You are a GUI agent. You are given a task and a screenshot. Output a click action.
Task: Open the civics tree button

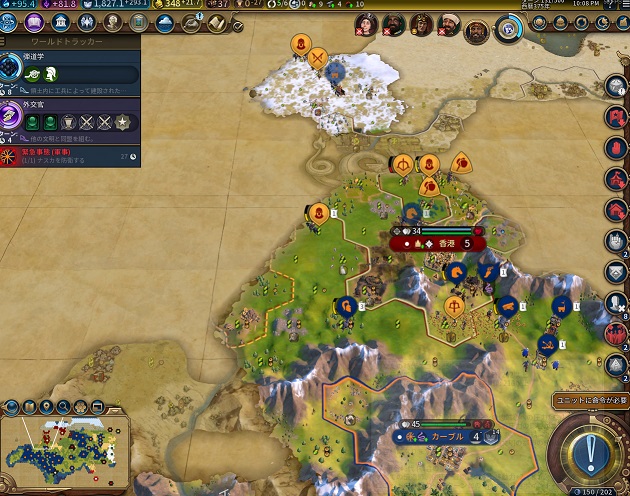[x=34, y=23]
